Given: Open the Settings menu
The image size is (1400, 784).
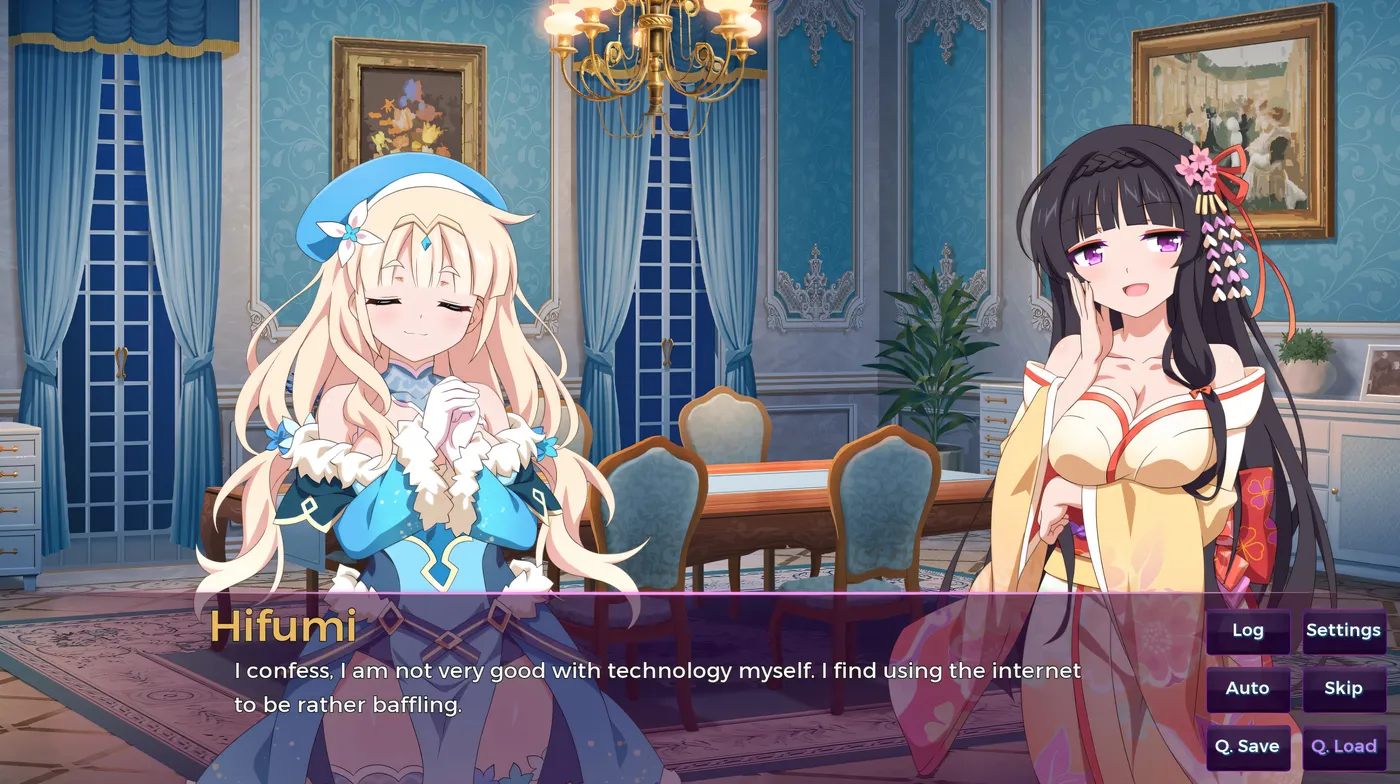Looking at the screenshot, I should coord(1343,631).
